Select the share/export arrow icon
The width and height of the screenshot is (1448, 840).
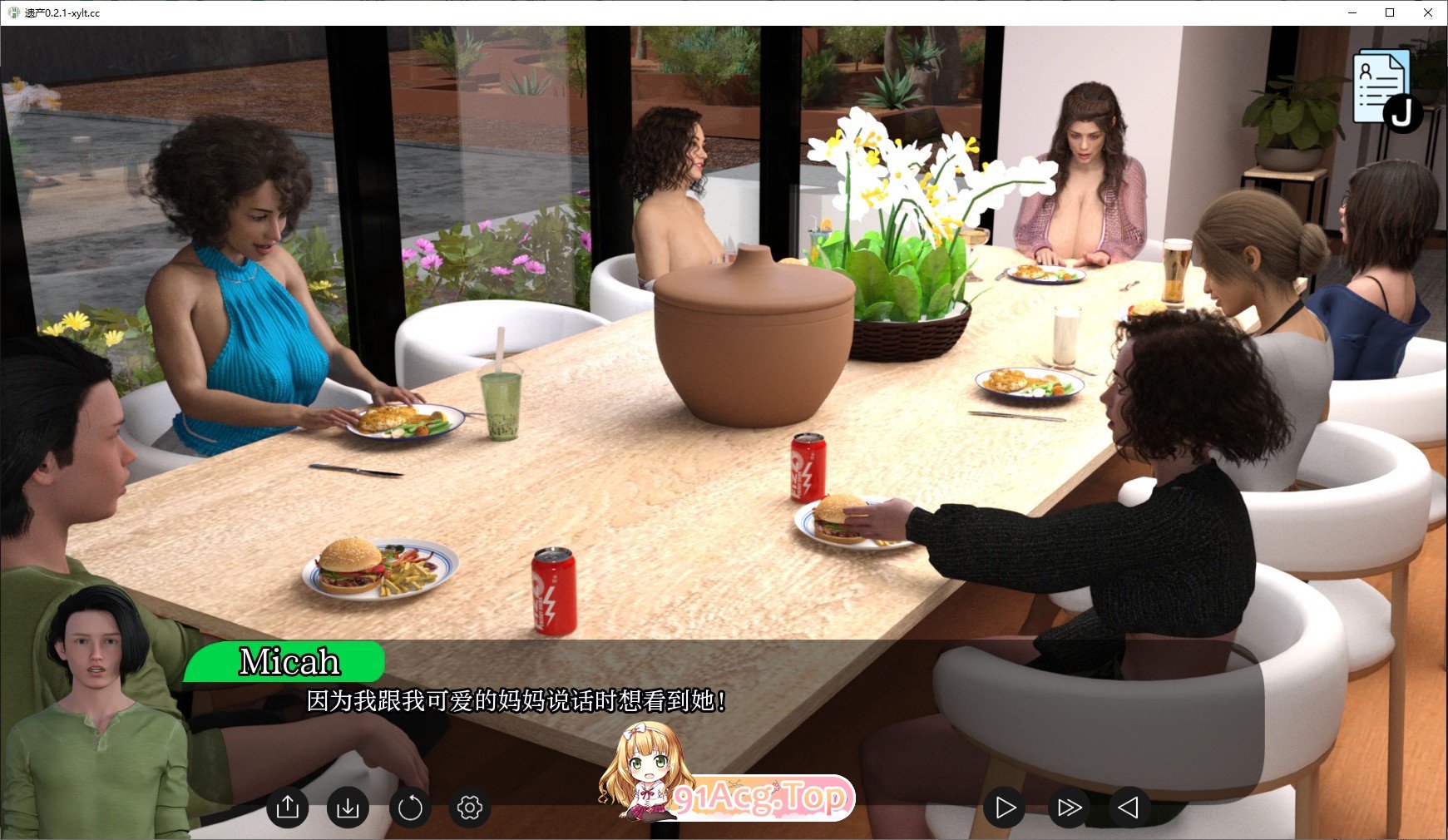pos(289,807)
